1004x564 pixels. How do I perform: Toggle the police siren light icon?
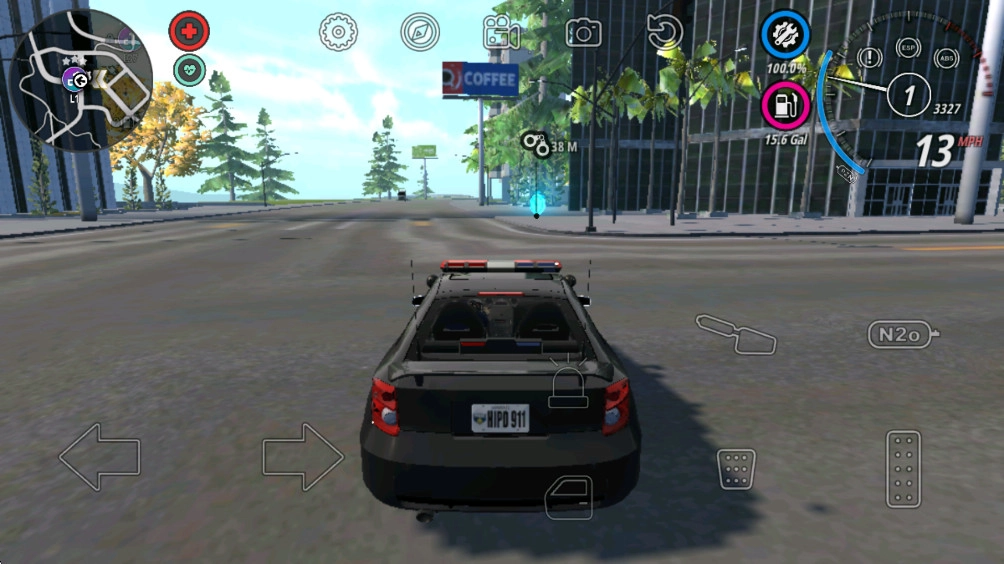(x=568, y=388)
